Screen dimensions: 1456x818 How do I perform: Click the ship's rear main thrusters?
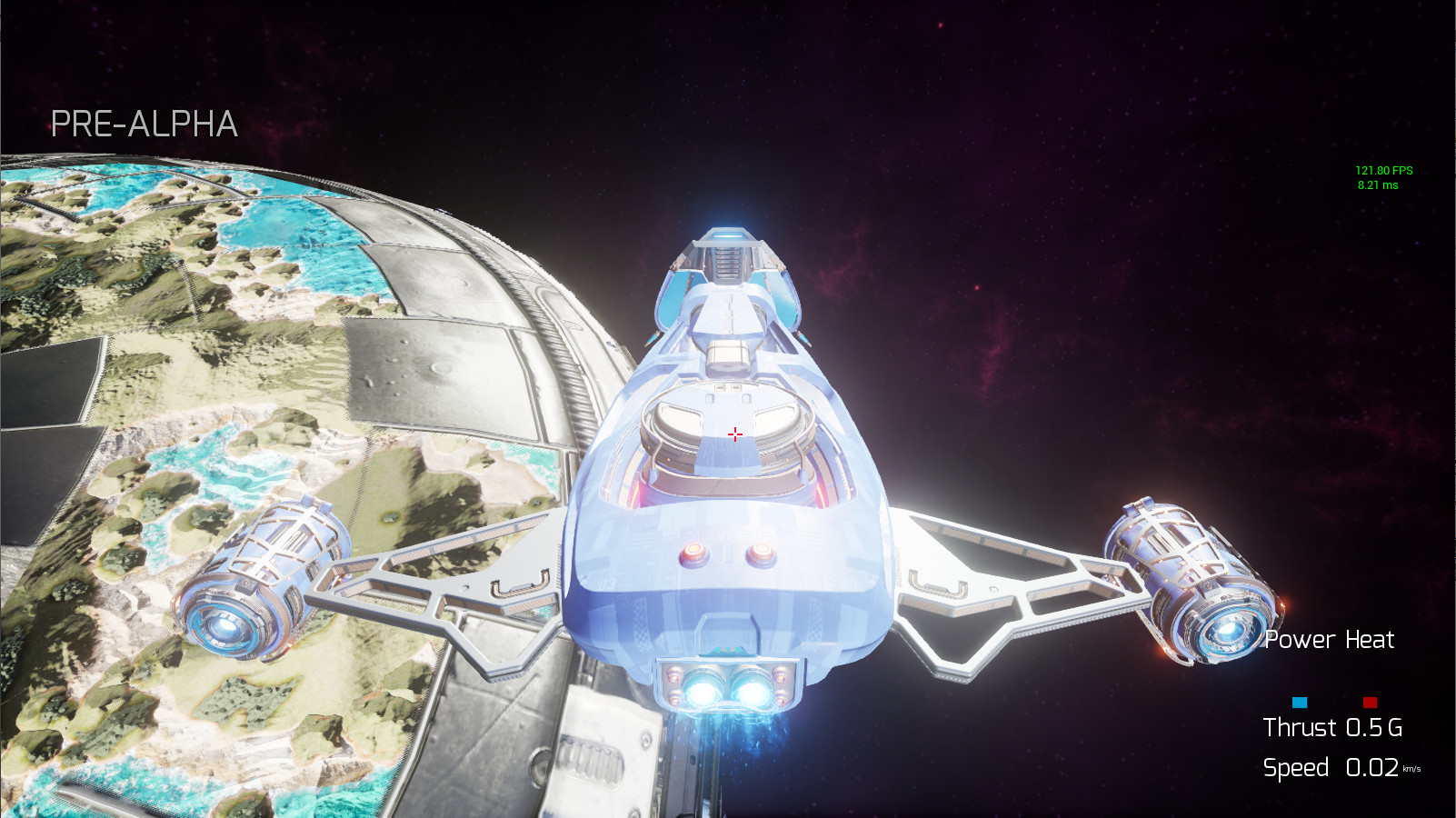click(x=727, y=691)
